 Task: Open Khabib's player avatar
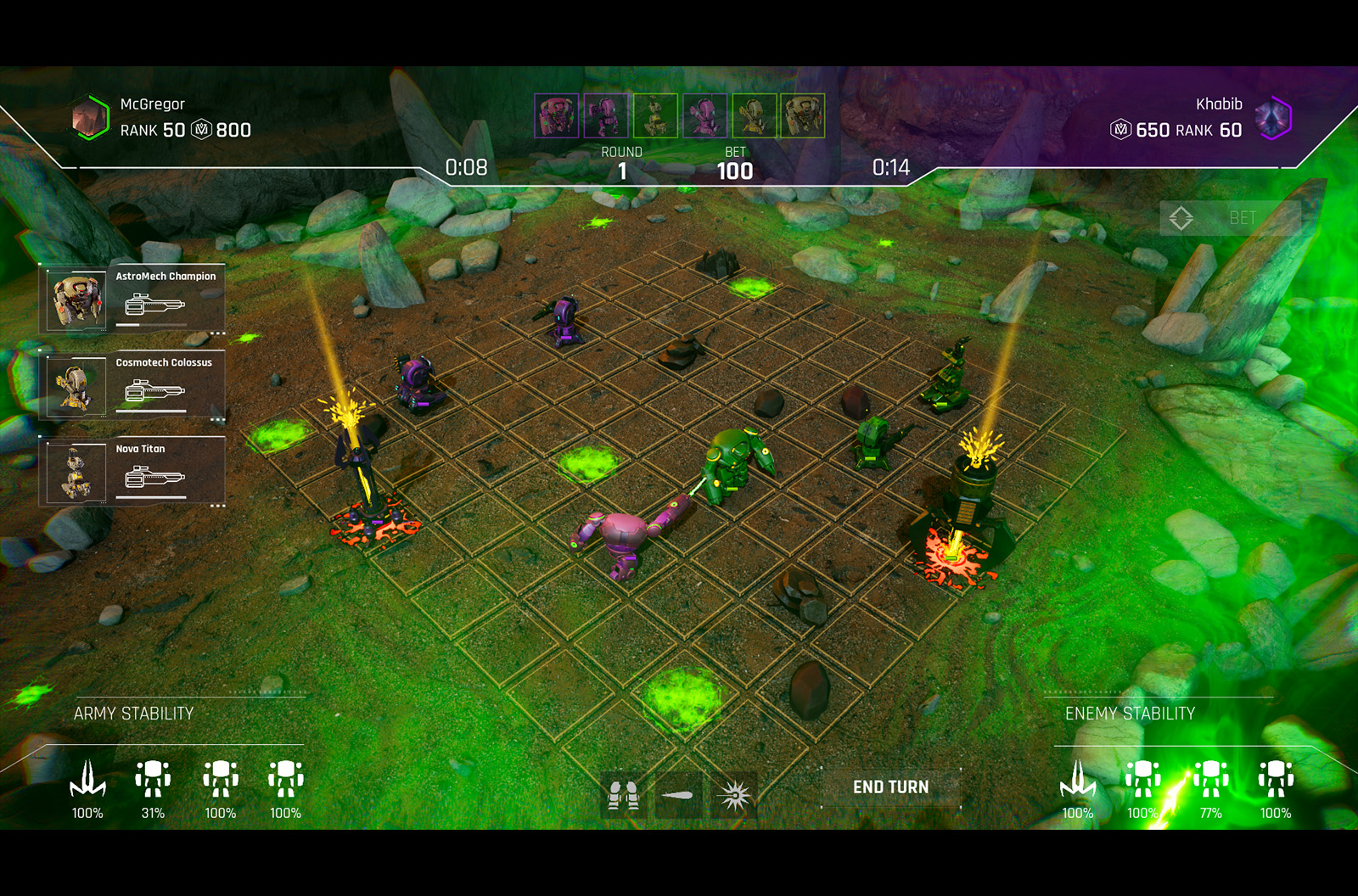(1272, 117)
